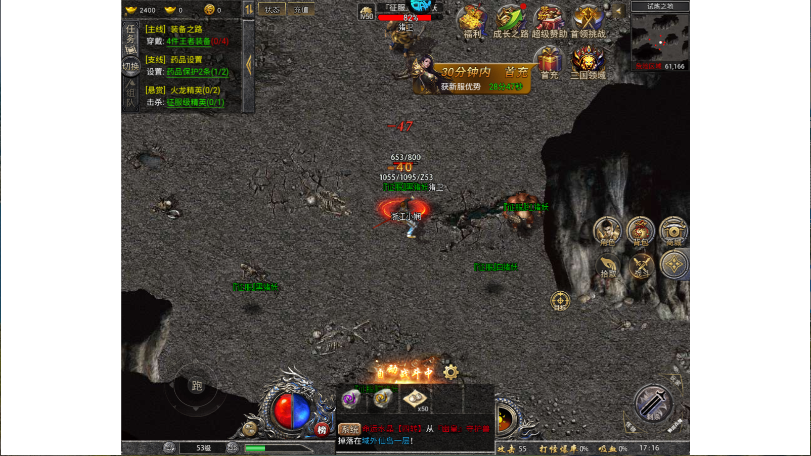Open the 角色 character button
The height and width of the screenshot is (456, 811).
pyautogui.click(x=607, y=230)
